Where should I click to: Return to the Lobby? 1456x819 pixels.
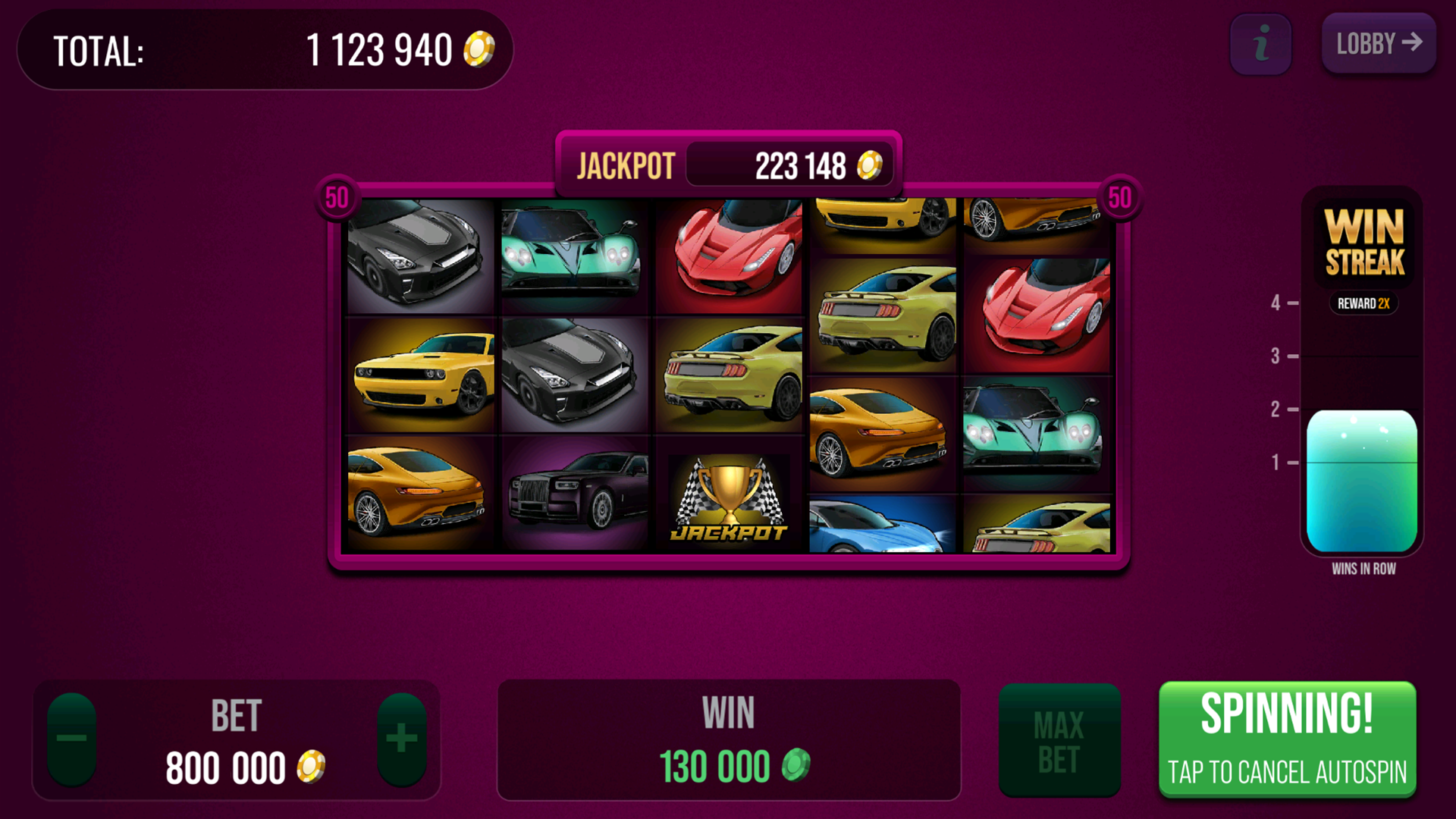click(x=1378, y=44)
